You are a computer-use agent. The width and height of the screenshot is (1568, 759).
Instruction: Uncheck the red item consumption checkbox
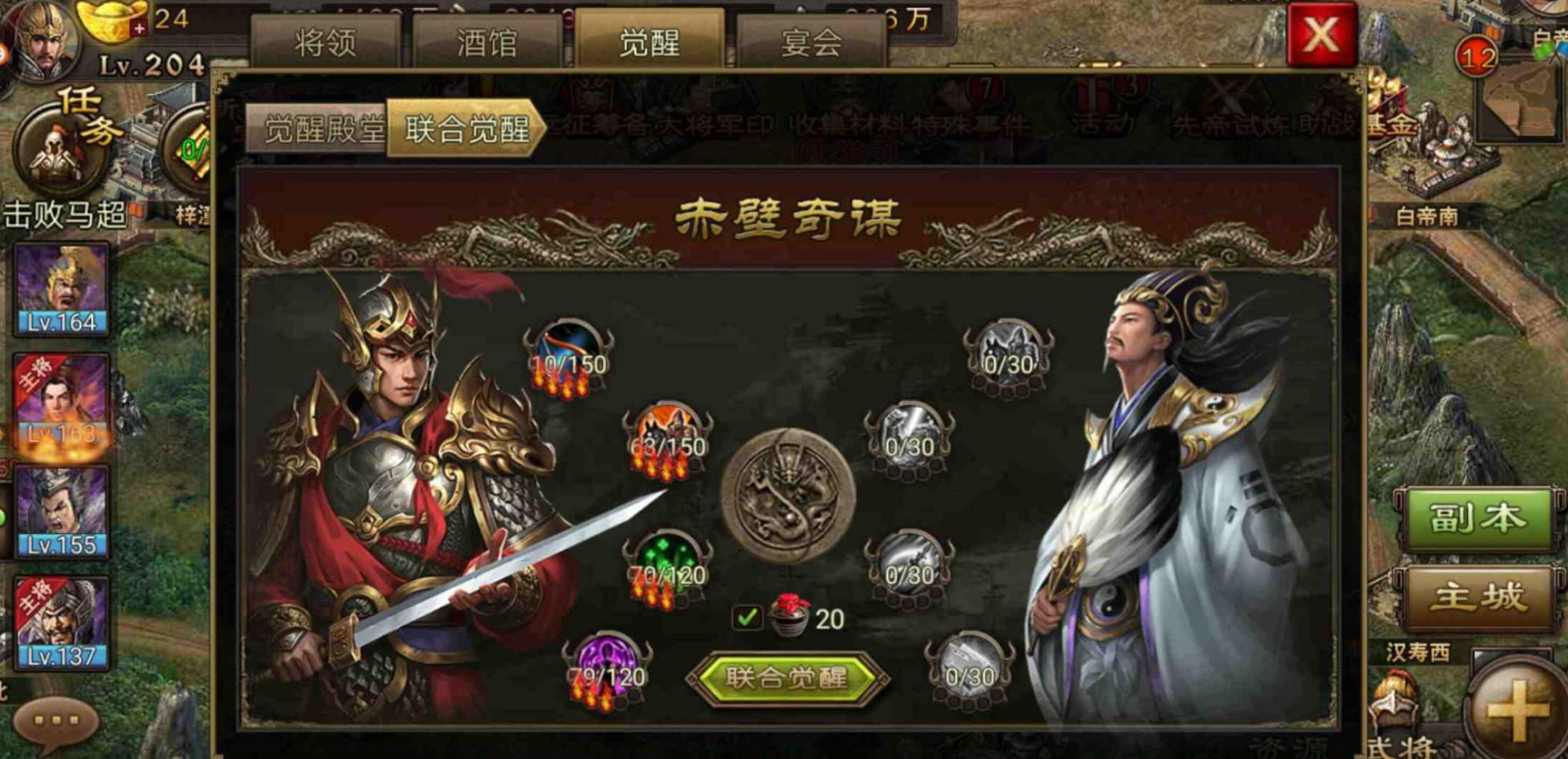click(749, 616)
